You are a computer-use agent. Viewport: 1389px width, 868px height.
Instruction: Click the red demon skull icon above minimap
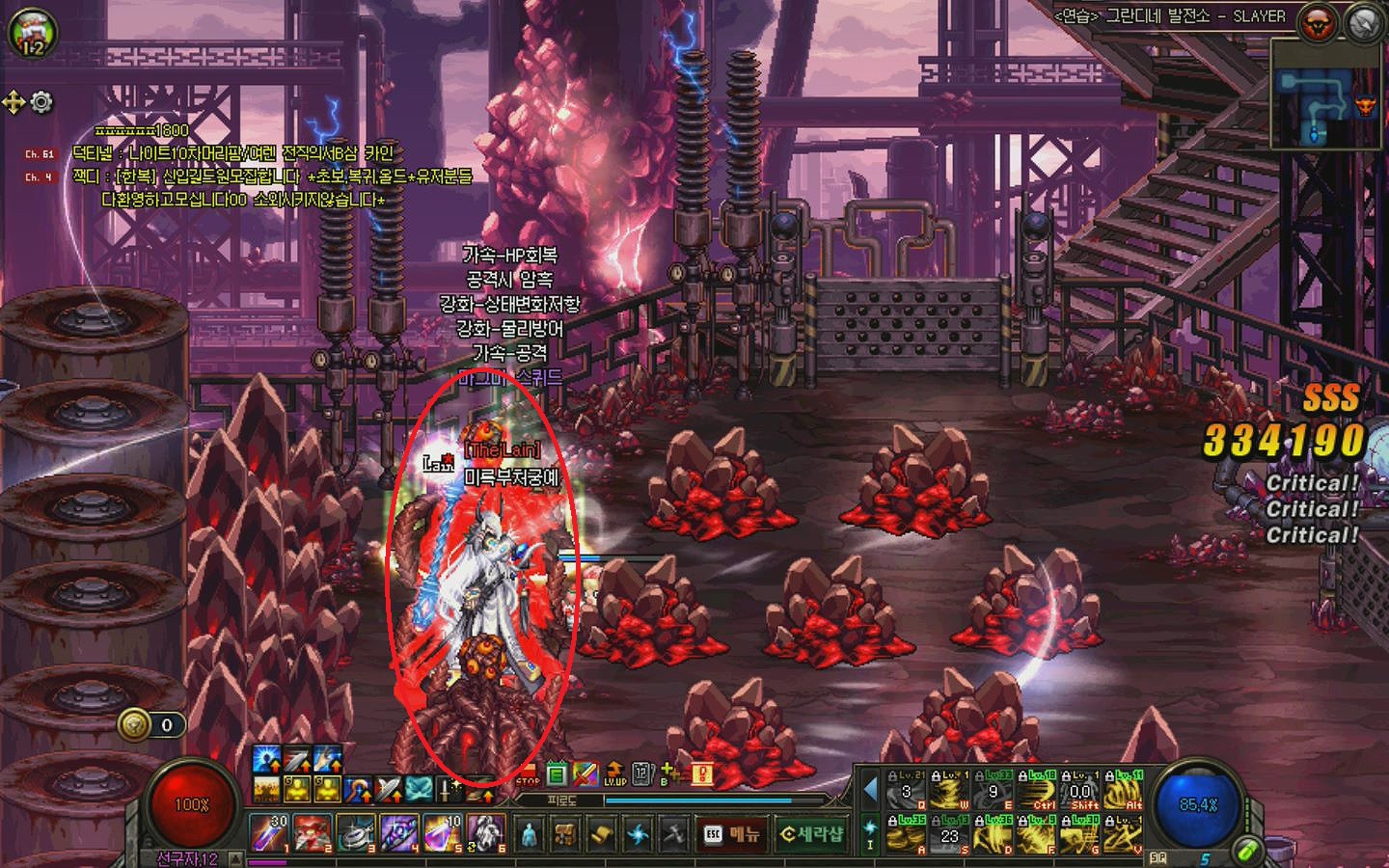(1318, 23)
